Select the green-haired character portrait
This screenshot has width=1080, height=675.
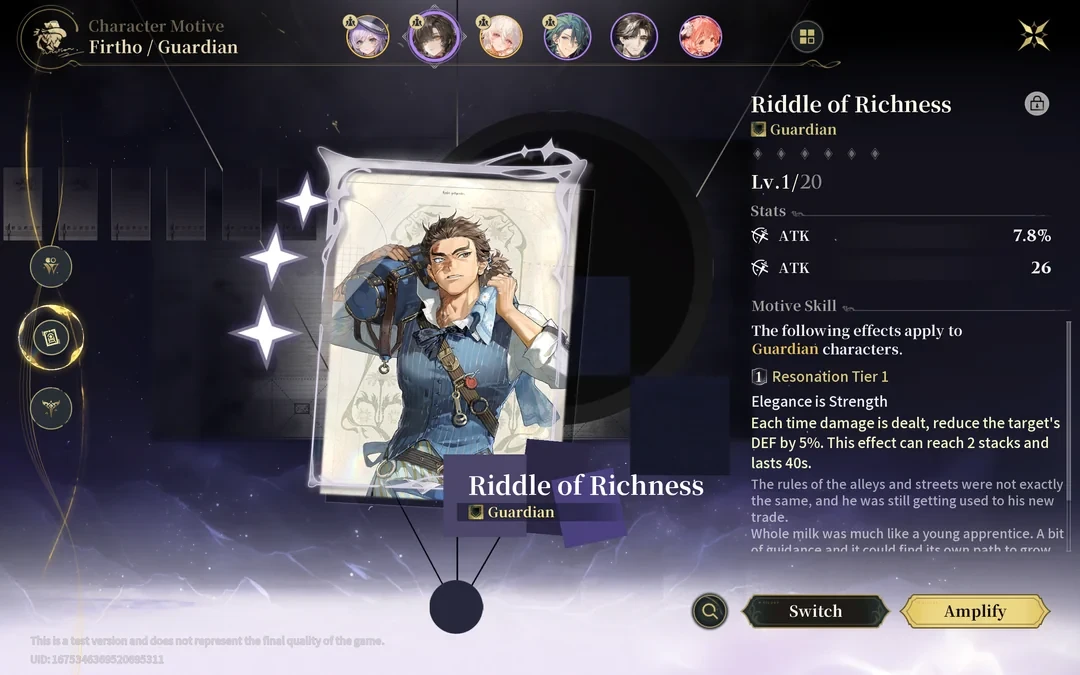567,37
